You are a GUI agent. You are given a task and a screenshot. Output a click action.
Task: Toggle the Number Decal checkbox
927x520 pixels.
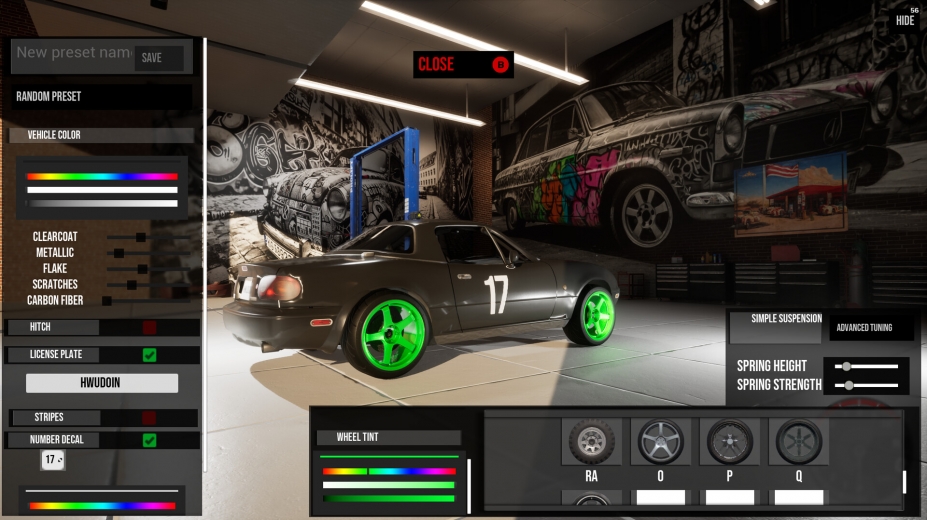(149, 440)
